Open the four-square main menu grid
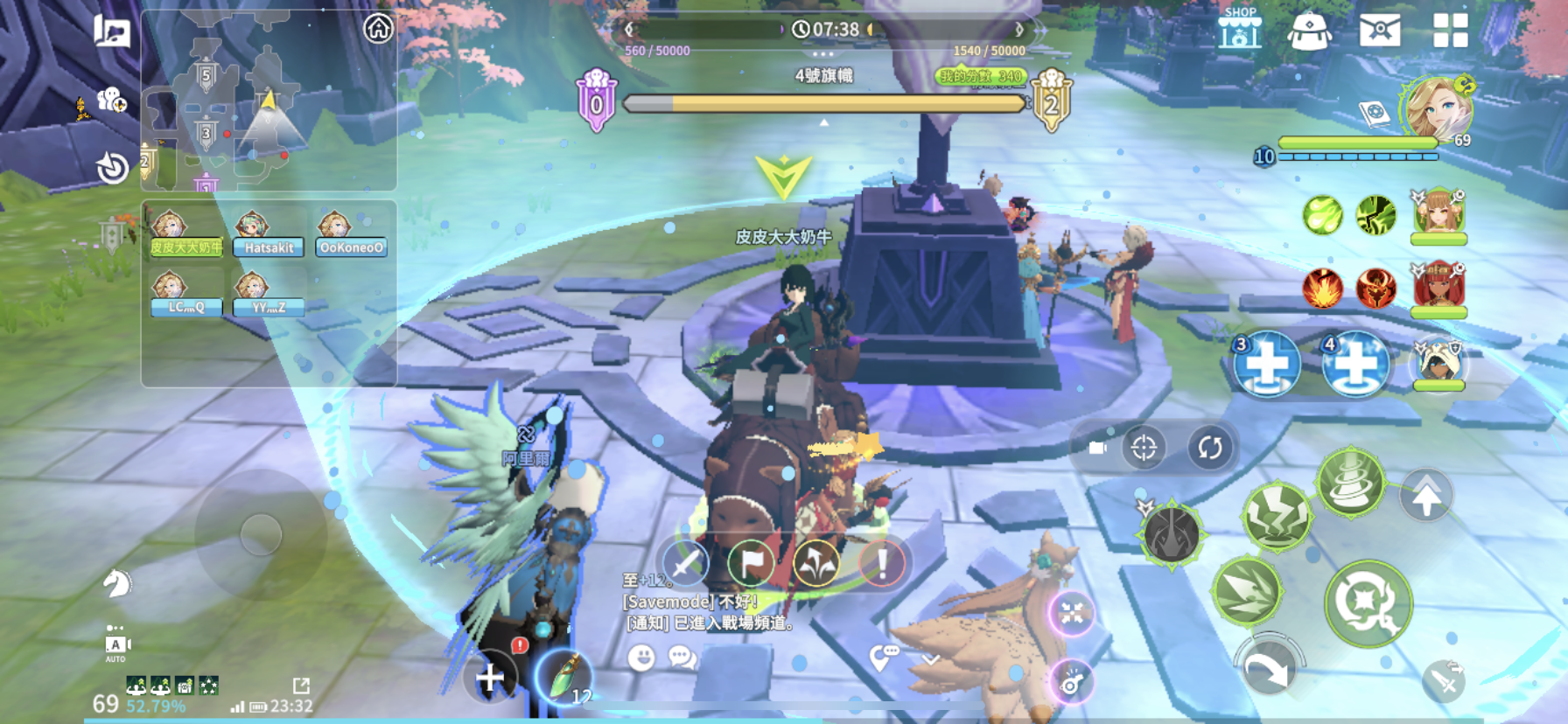The image size is (1568, 724). click(x=1450, y=31)
